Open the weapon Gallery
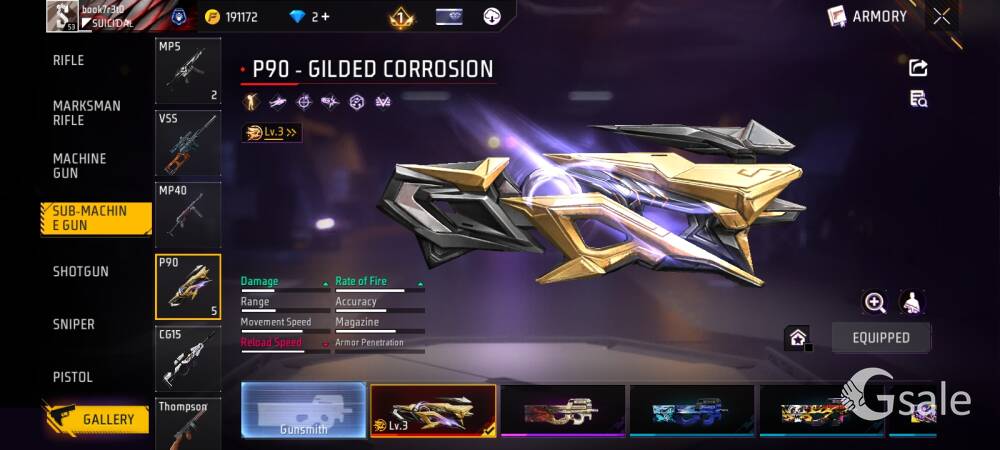Viewport: 1000px width, 450px height. tap(96, 419)
